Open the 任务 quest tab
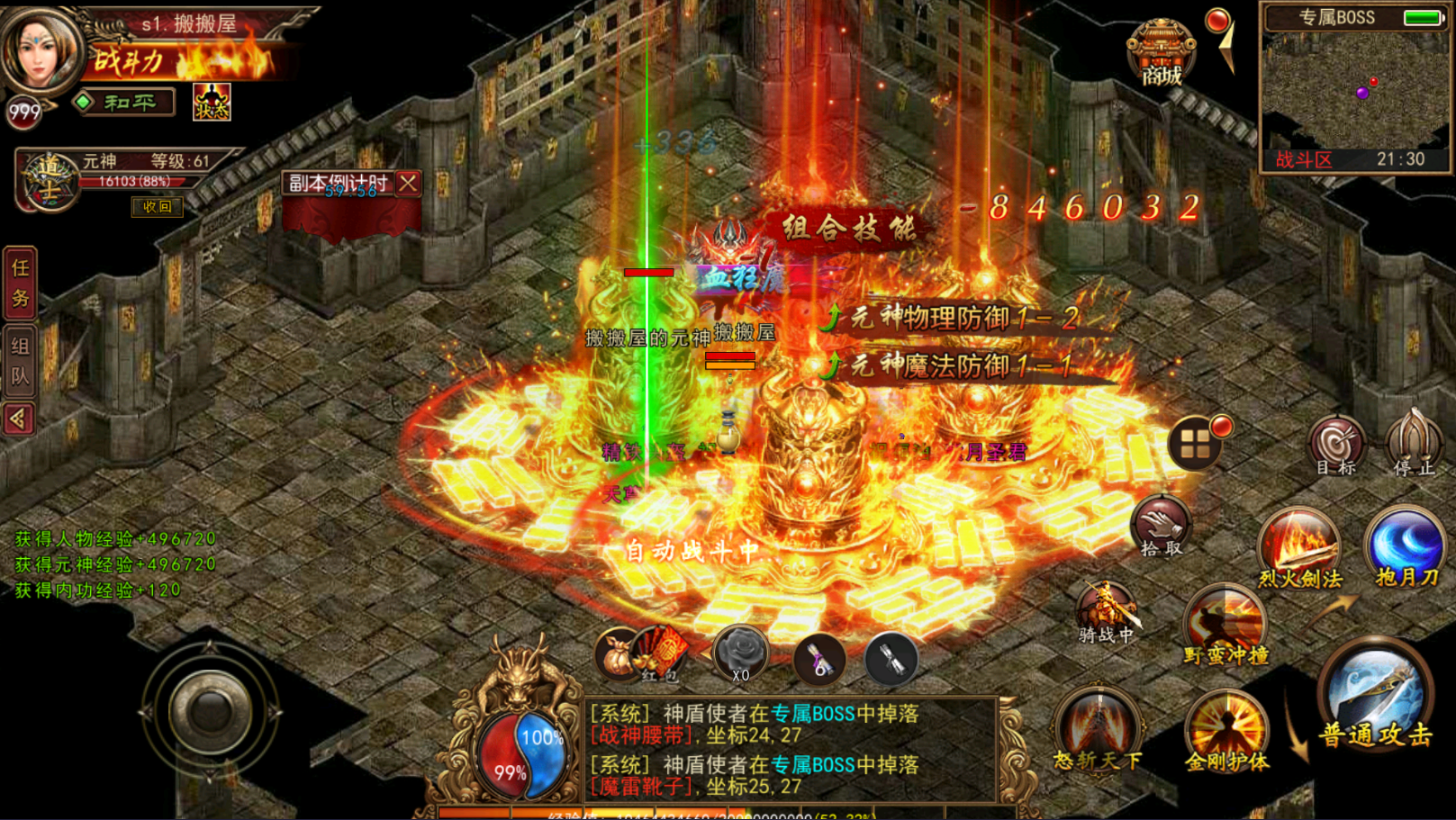The height and width of the screenshot is (820, 1456). click(20, 283)
